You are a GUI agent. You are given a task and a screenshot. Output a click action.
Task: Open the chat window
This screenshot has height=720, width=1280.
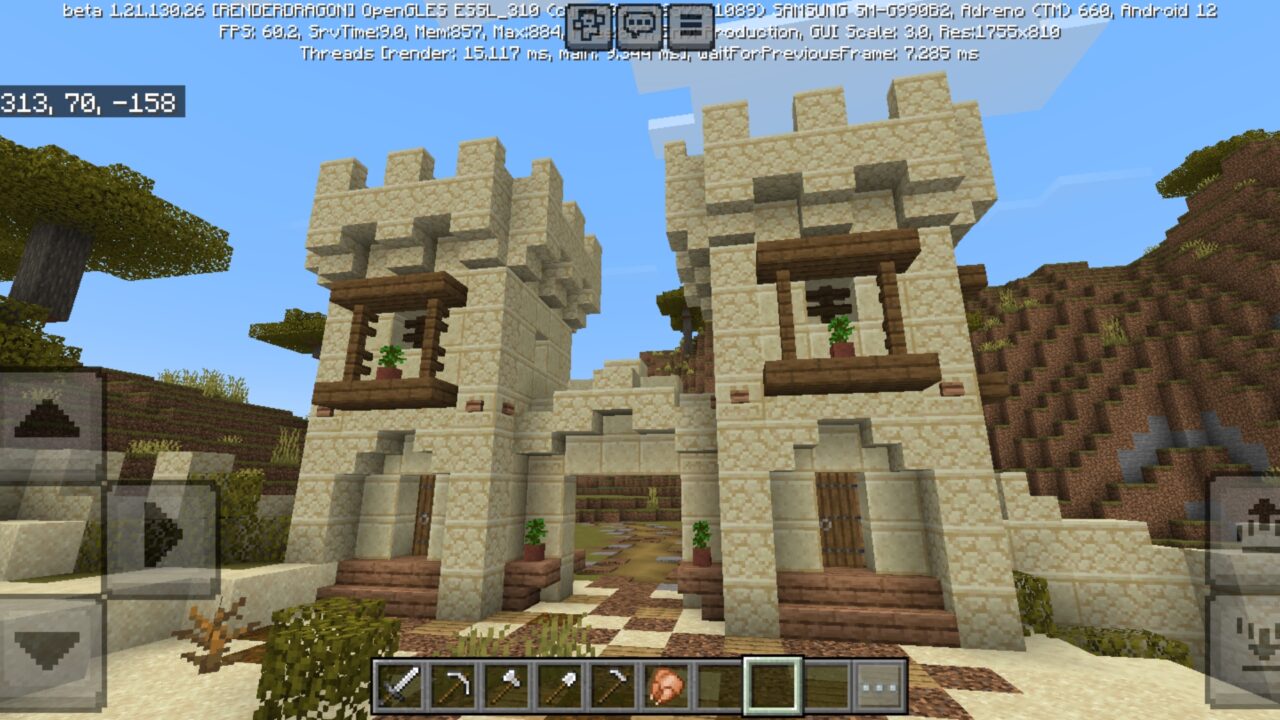[637, 24]
